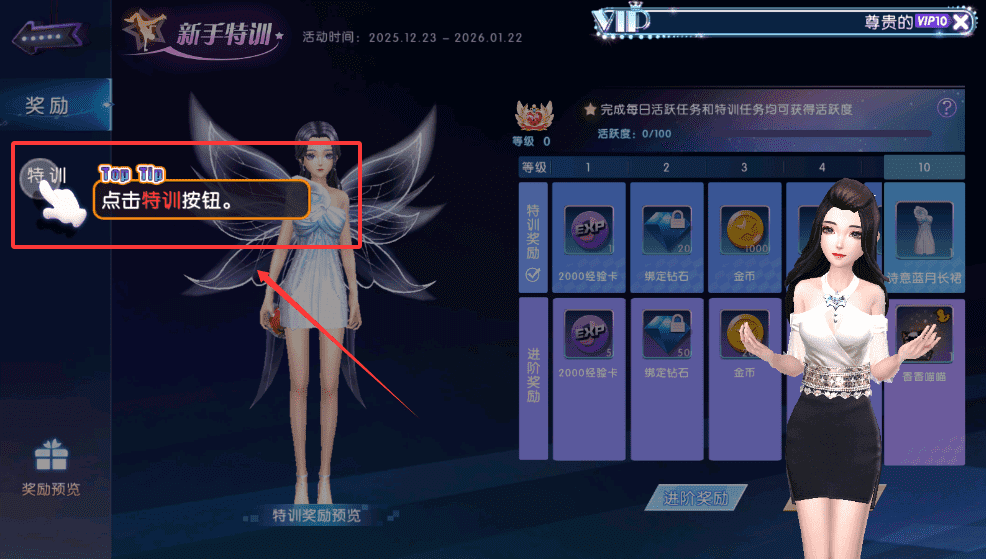Go back using the purple arrow button
This screenshot has height=559, width=986.
46,36
